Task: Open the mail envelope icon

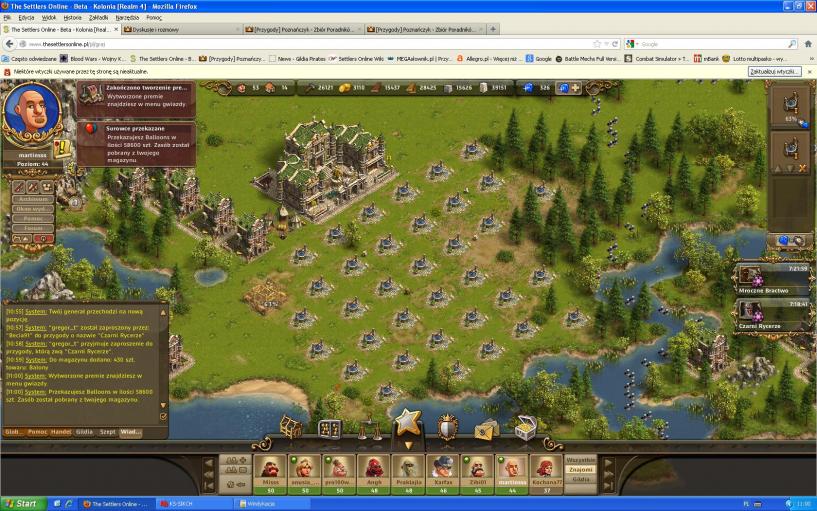Action: [487, 429]
